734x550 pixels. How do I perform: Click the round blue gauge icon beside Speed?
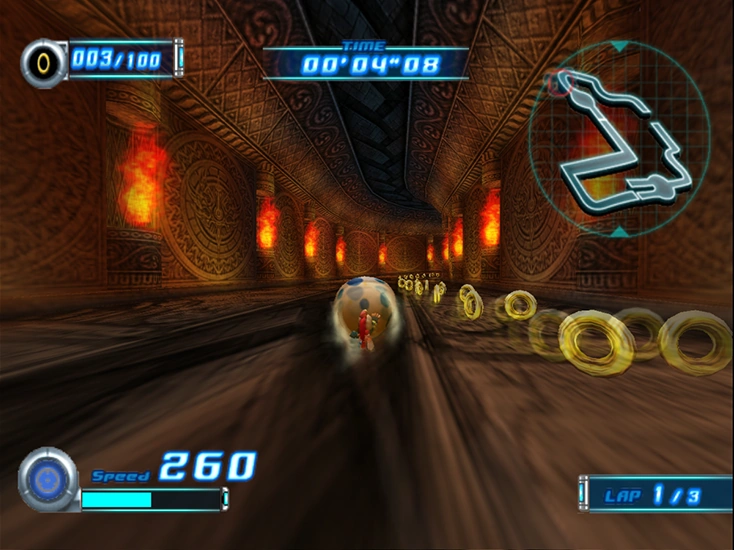(x=47, y=480)
